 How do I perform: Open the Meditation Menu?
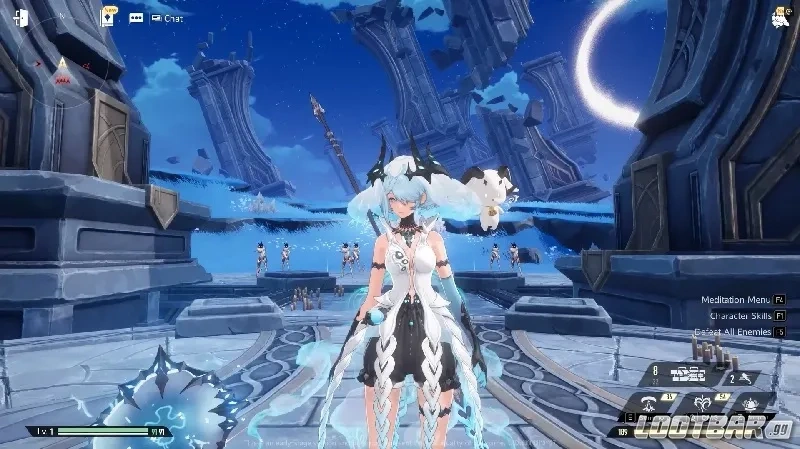pos(735,299)
